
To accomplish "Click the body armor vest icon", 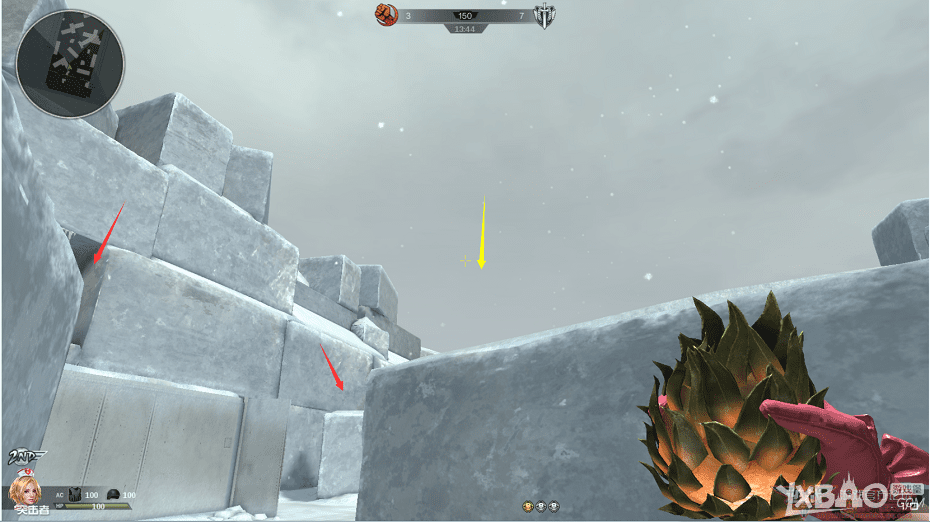I will (x=74, y=495).
